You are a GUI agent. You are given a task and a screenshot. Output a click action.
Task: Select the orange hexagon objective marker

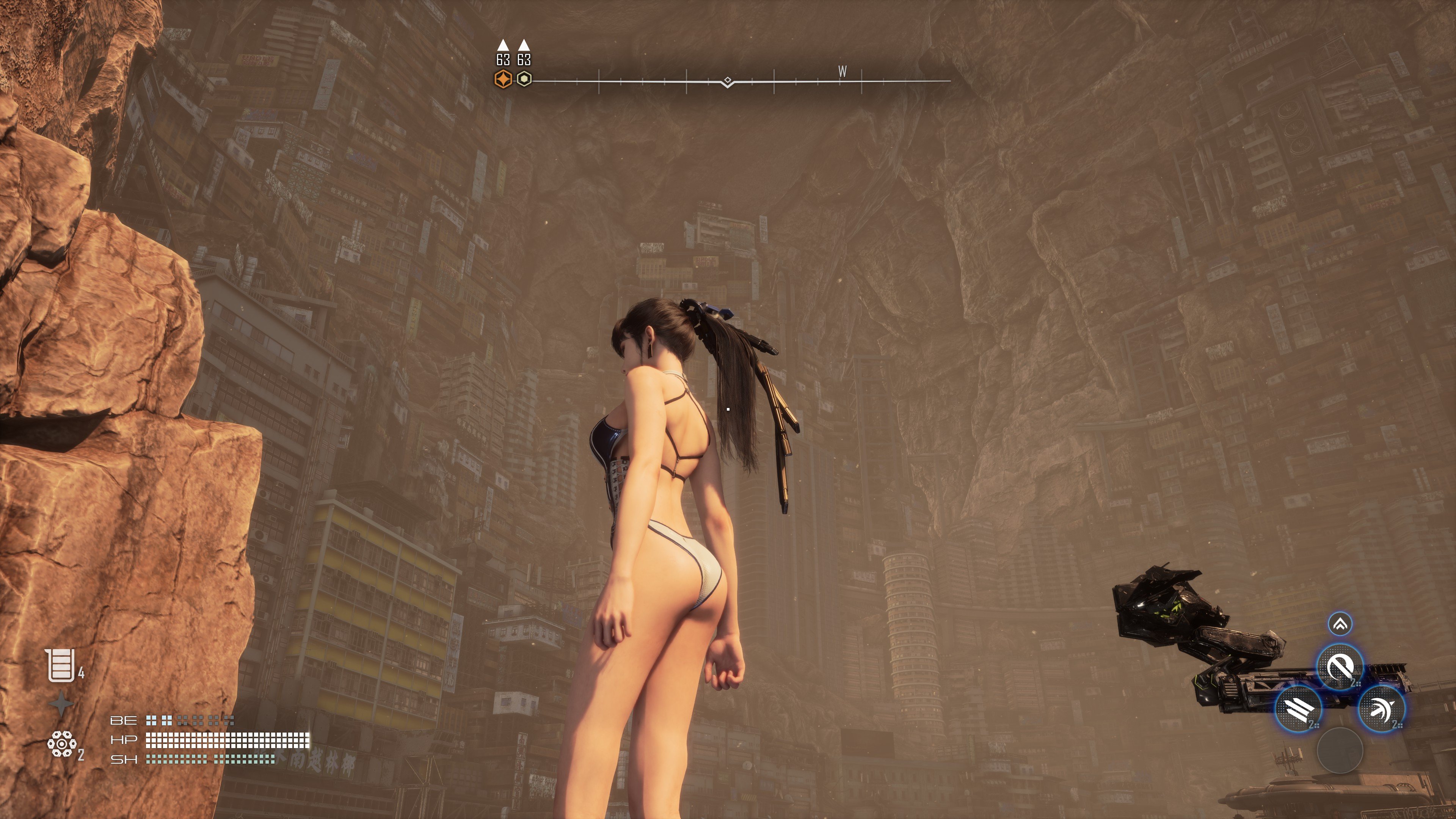(x=502, y=79)
